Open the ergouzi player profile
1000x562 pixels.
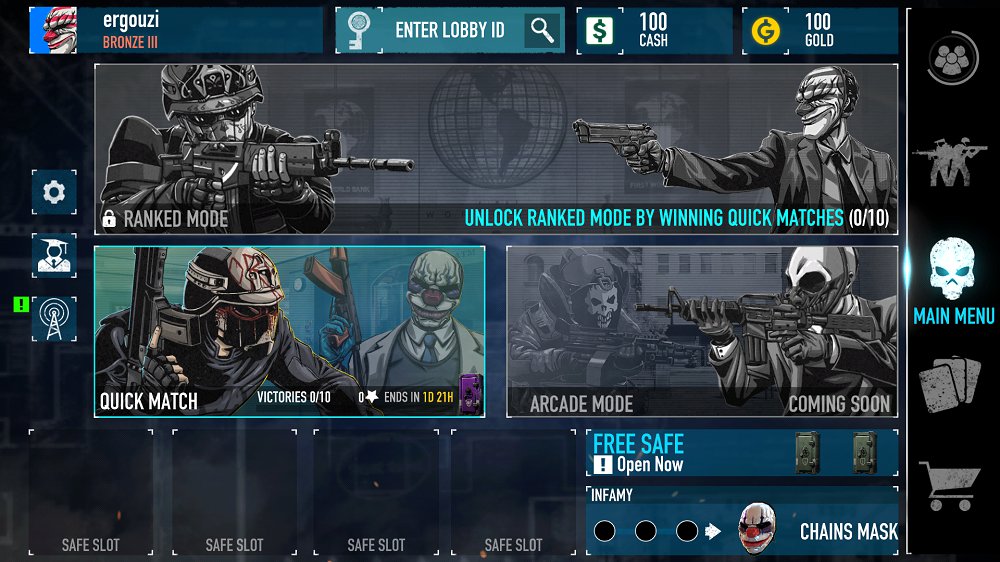(175, 30)
